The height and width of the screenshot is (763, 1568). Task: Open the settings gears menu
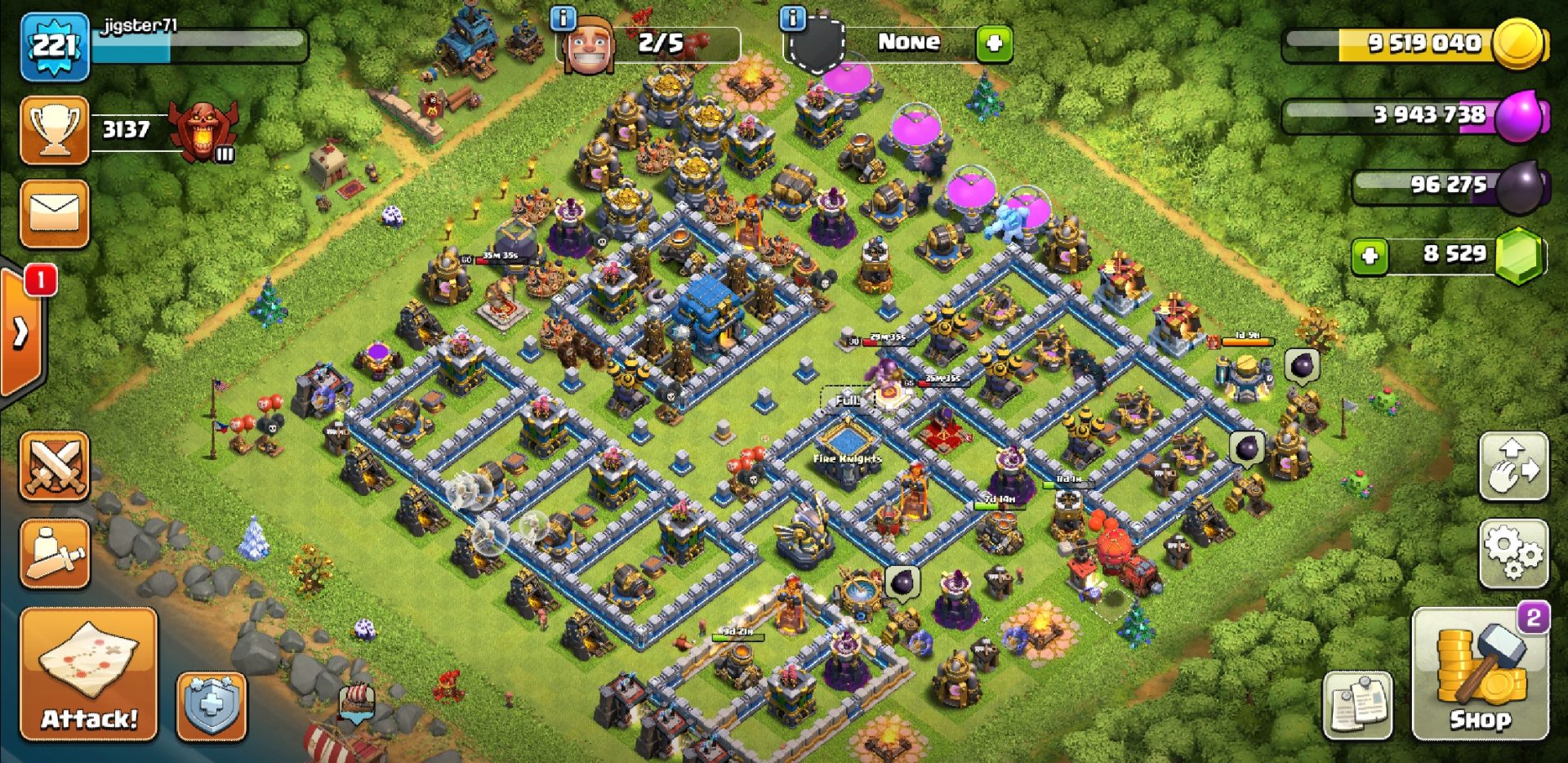[x=1513, y=553]
